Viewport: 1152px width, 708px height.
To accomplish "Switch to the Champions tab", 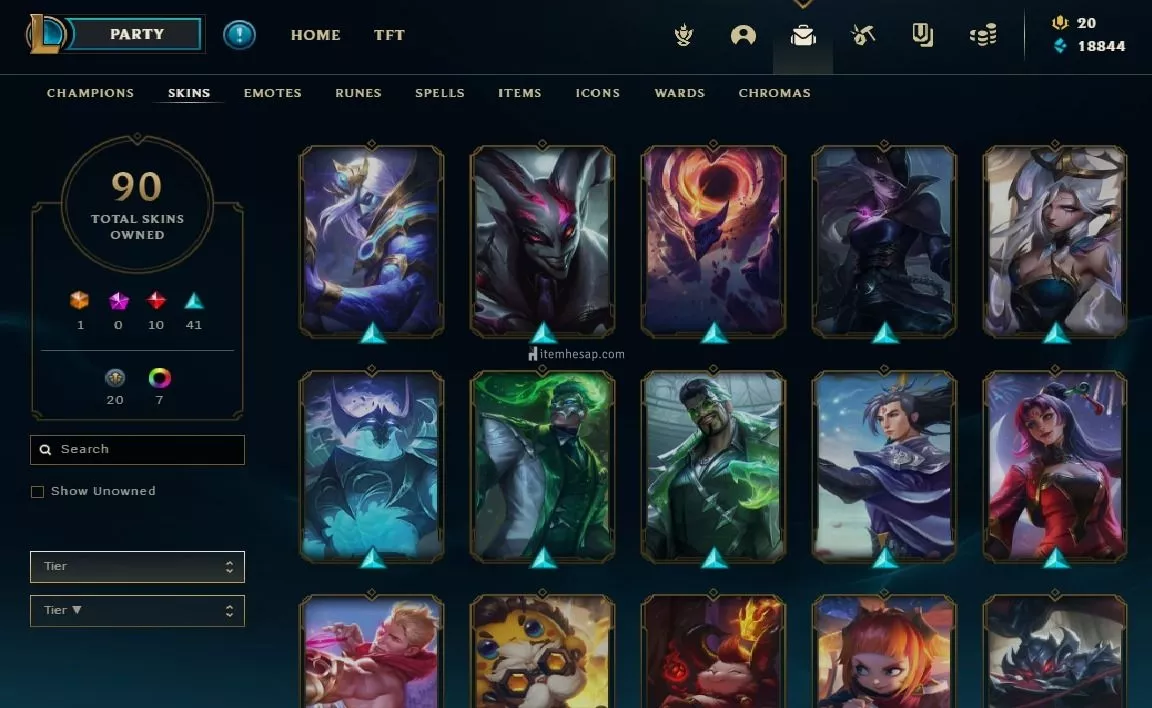I will tap(90, 93).
